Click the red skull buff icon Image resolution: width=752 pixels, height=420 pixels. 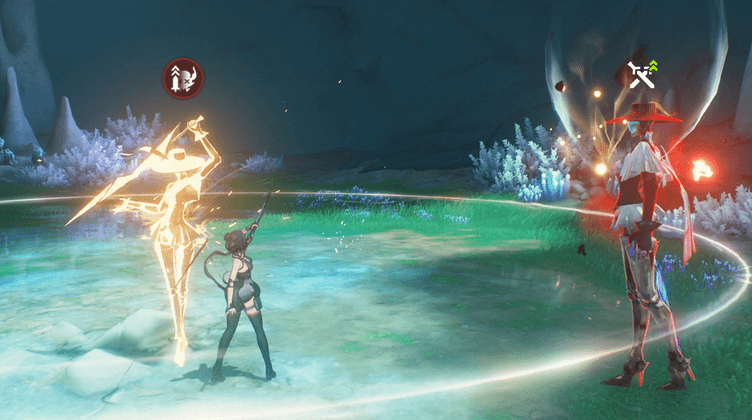[184, 78]
